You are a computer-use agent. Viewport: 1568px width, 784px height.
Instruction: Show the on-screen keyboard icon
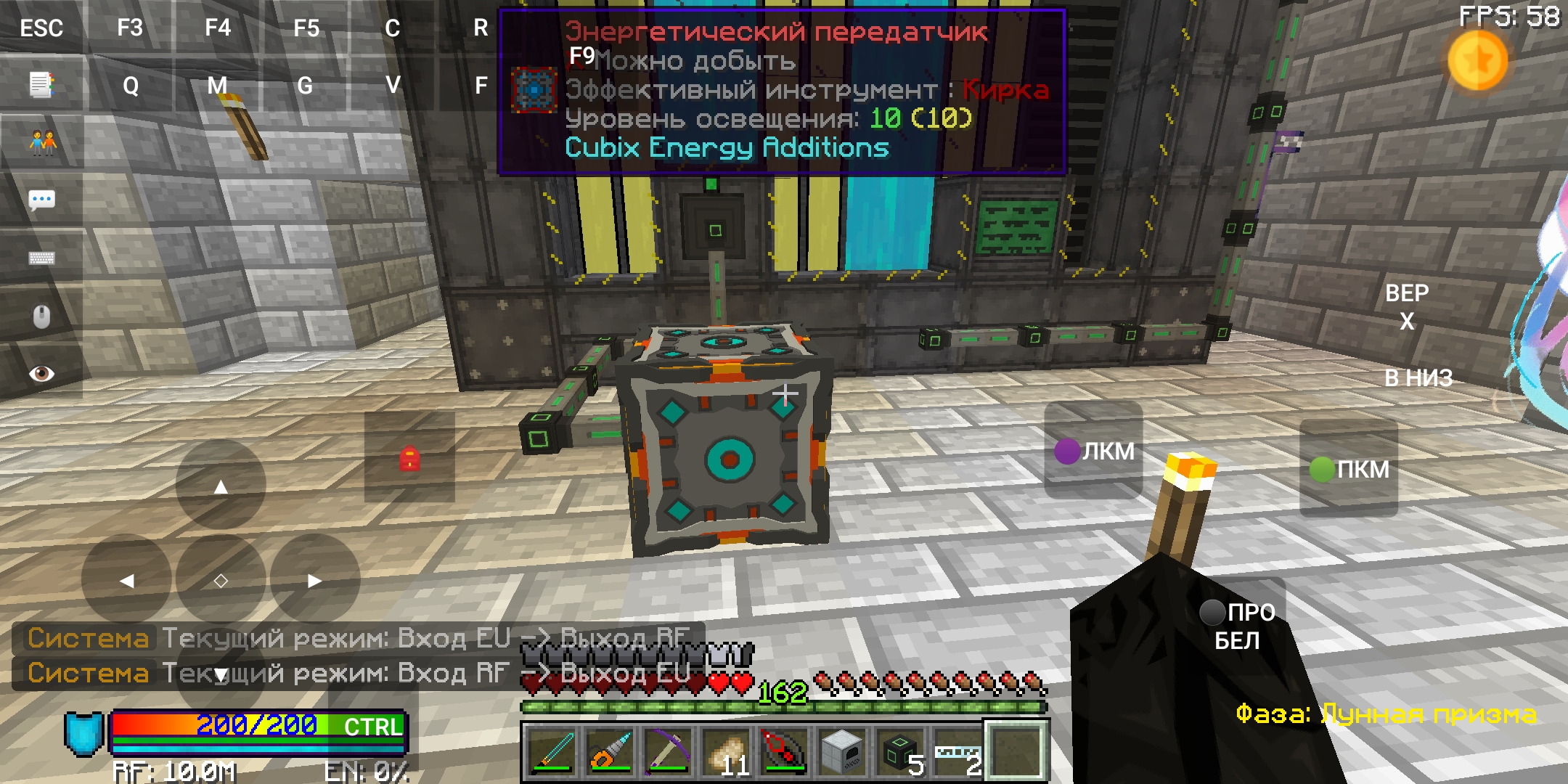click(41, 258)
